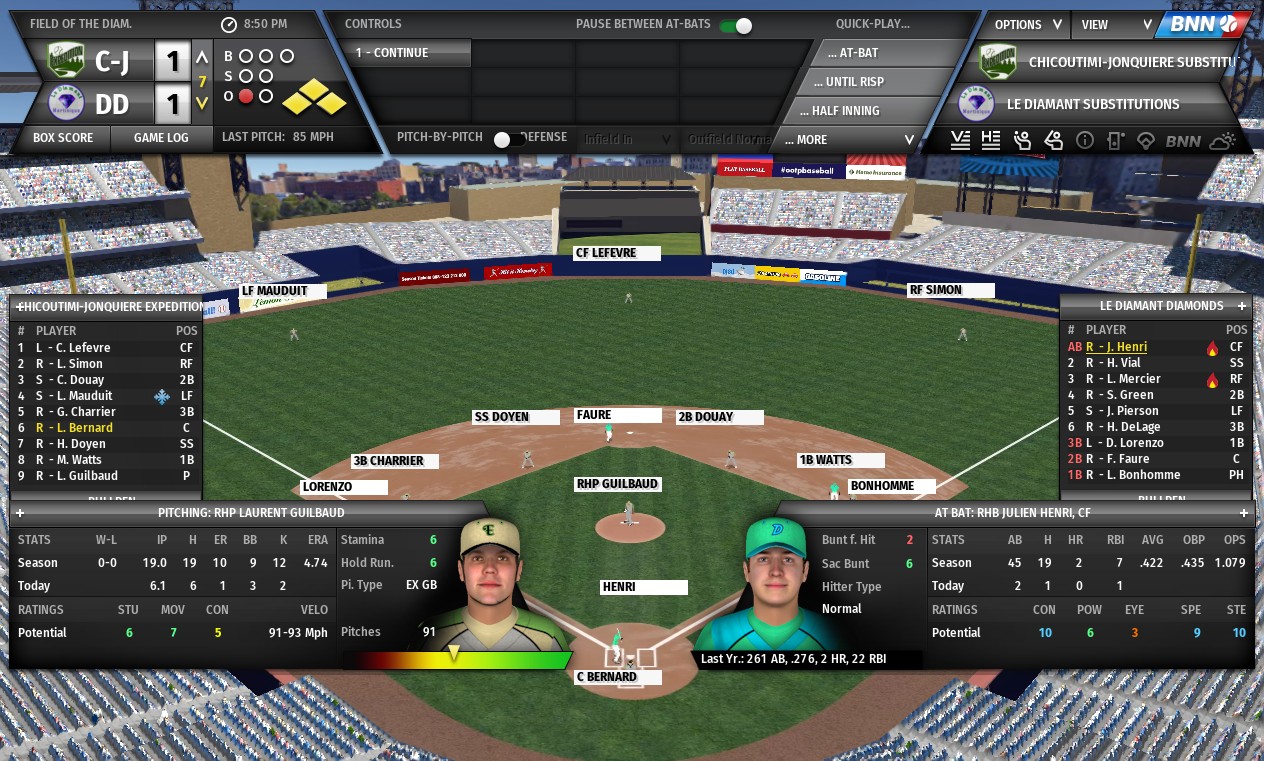This screenshot has height=761, width=1264.
Task: Click the info circle icon
Action: tap(1084, 141)
